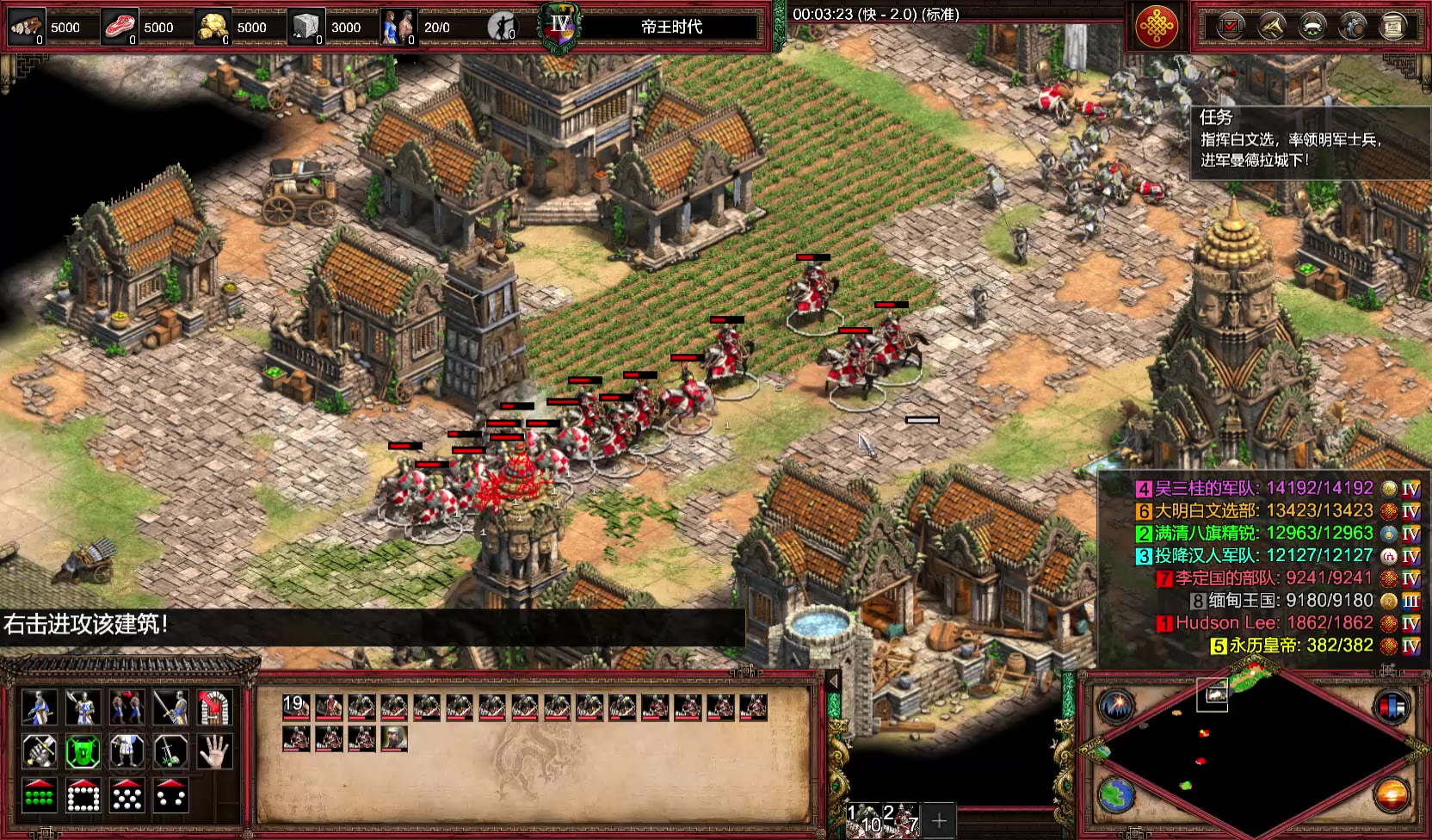Choose the staggered formation icon

point(127,796)
